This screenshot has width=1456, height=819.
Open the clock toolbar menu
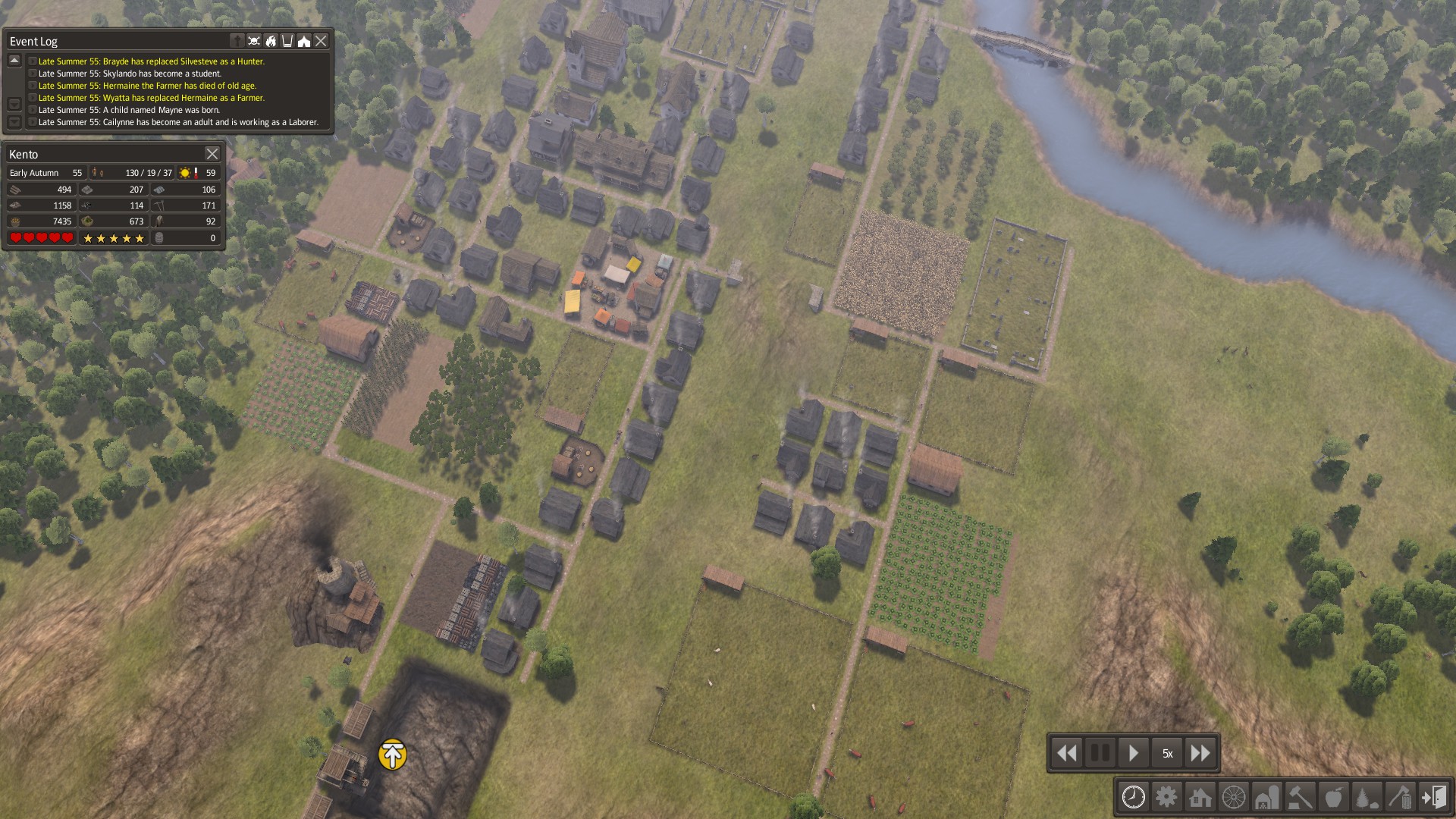tap(1133, 797)
